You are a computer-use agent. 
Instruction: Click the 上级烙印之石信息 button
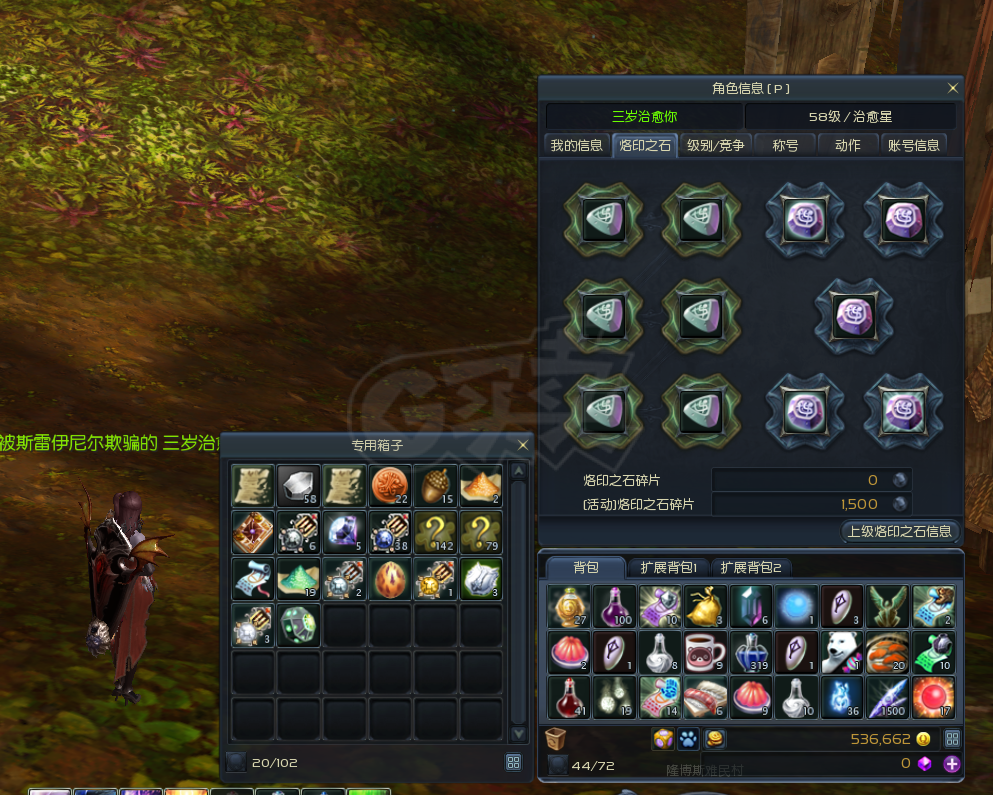(x=901, y=531)
